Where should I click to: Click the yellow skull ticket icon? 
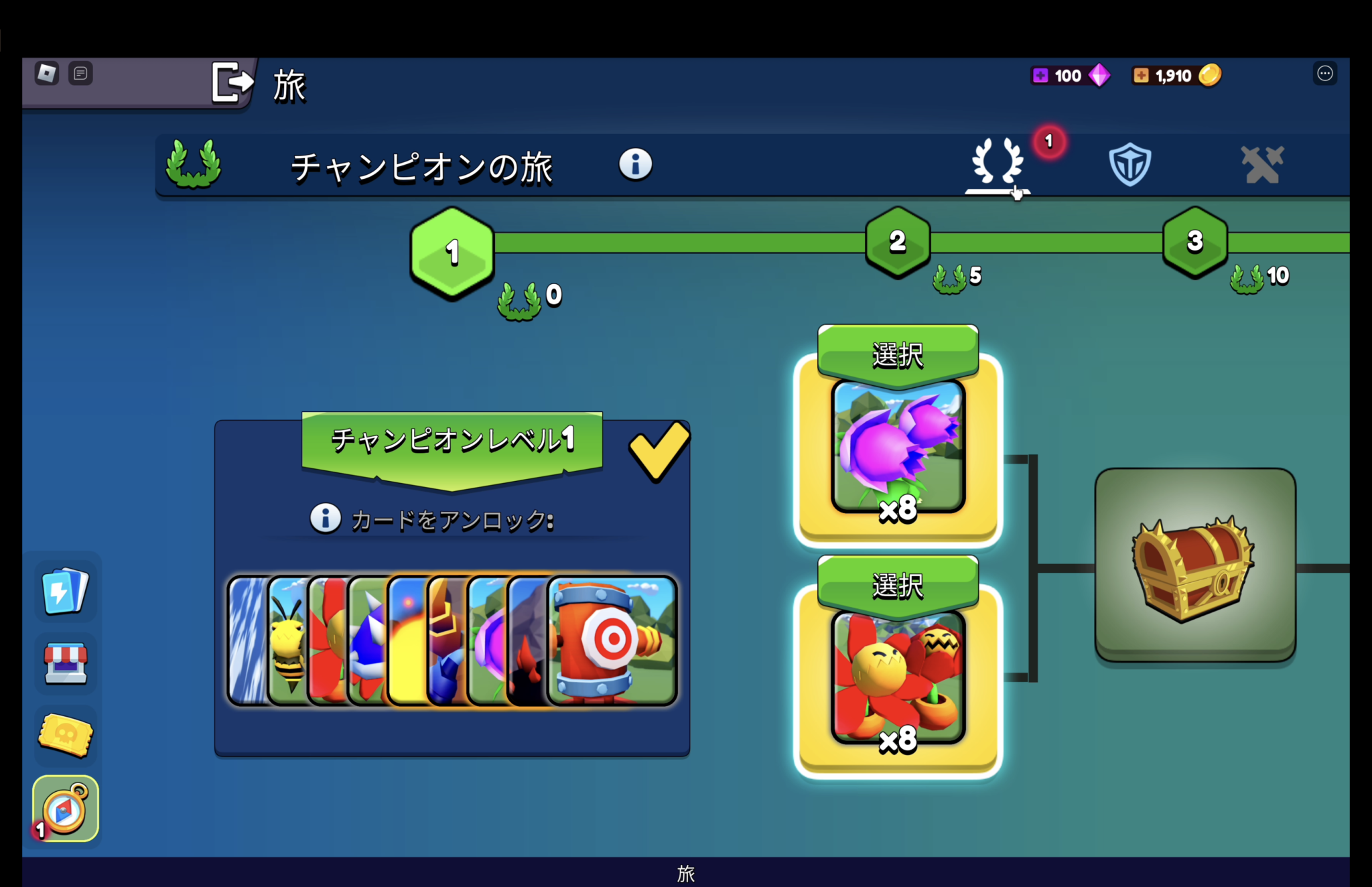coord(64,736)
